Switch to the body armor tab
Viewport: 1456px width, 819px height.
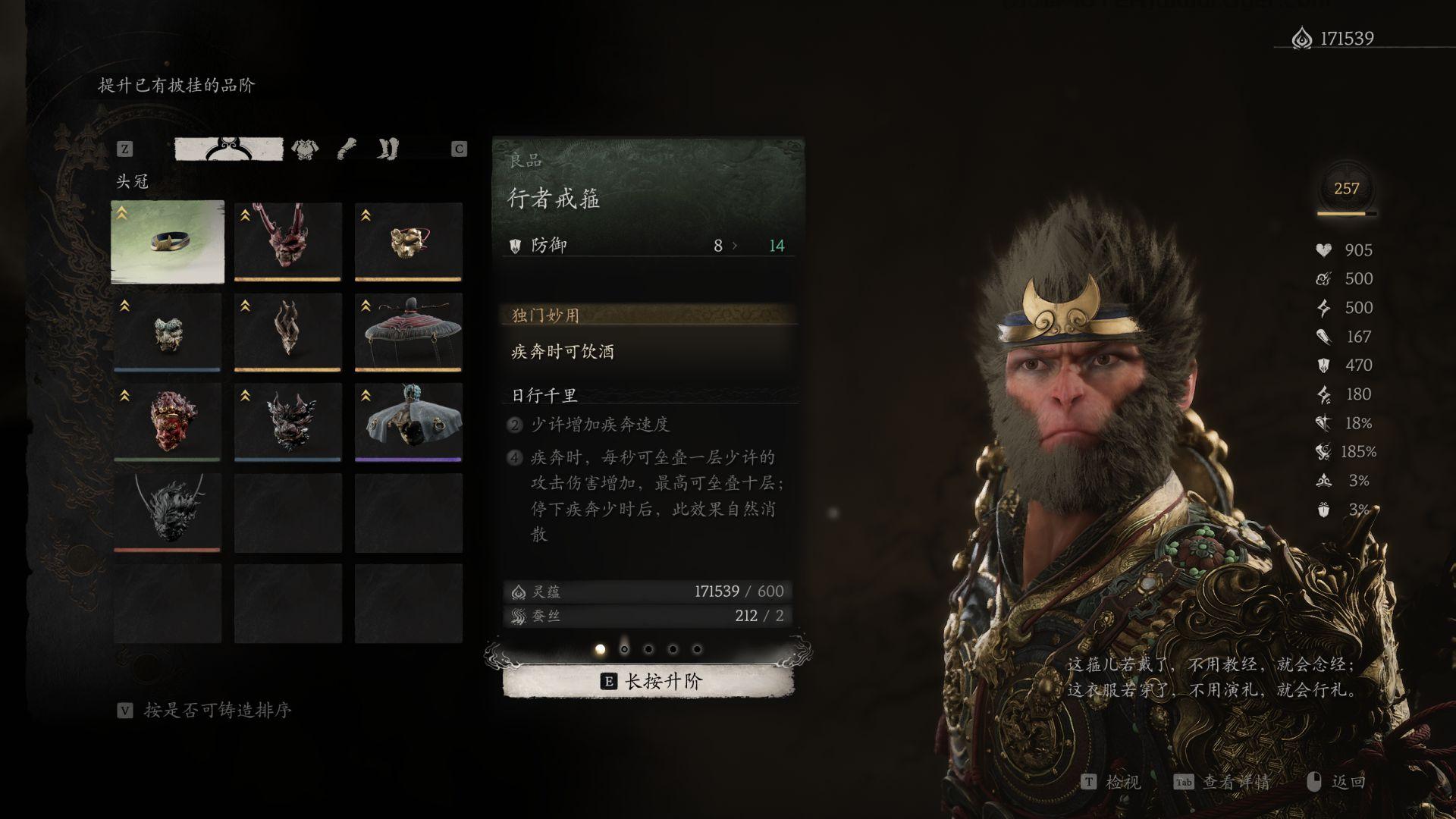click(x=305, y=149)
